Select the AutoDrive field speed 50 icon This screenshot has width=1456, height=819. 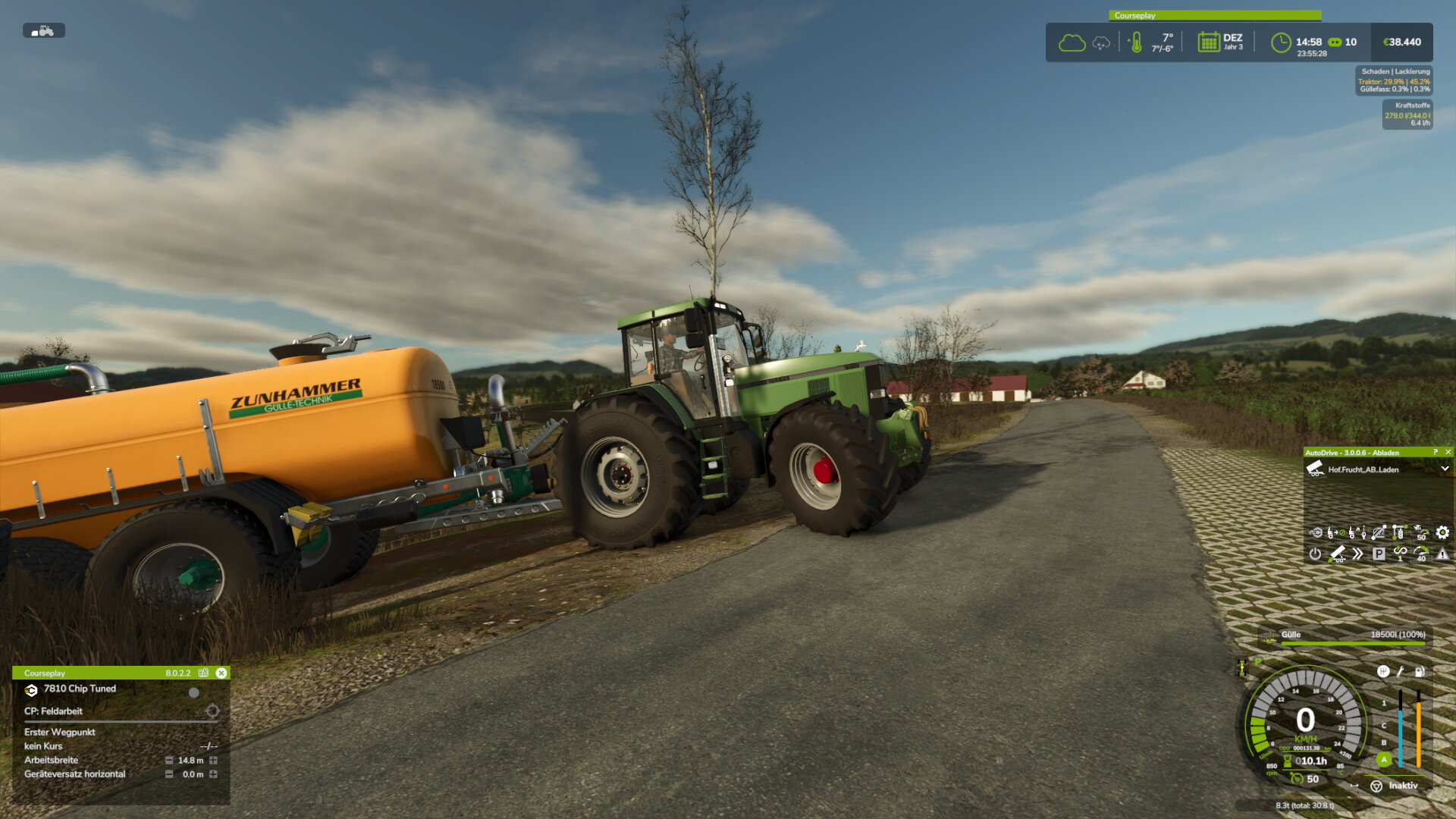[x=1421, y=532]
